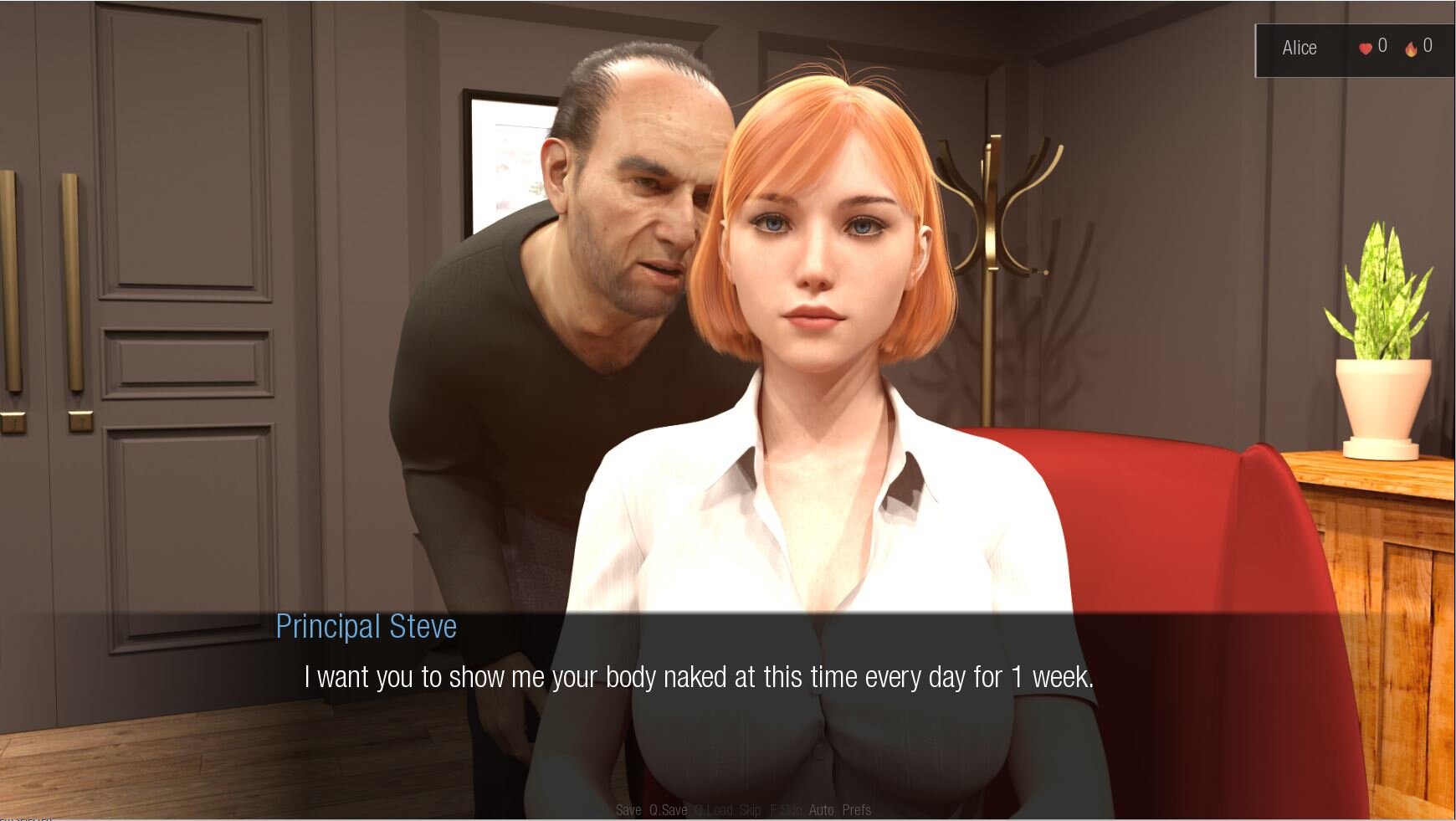Activate Skip in the quick menu
Viewport: 1456px width, 821px height.
pyautogui.click(x=750, y=810)
